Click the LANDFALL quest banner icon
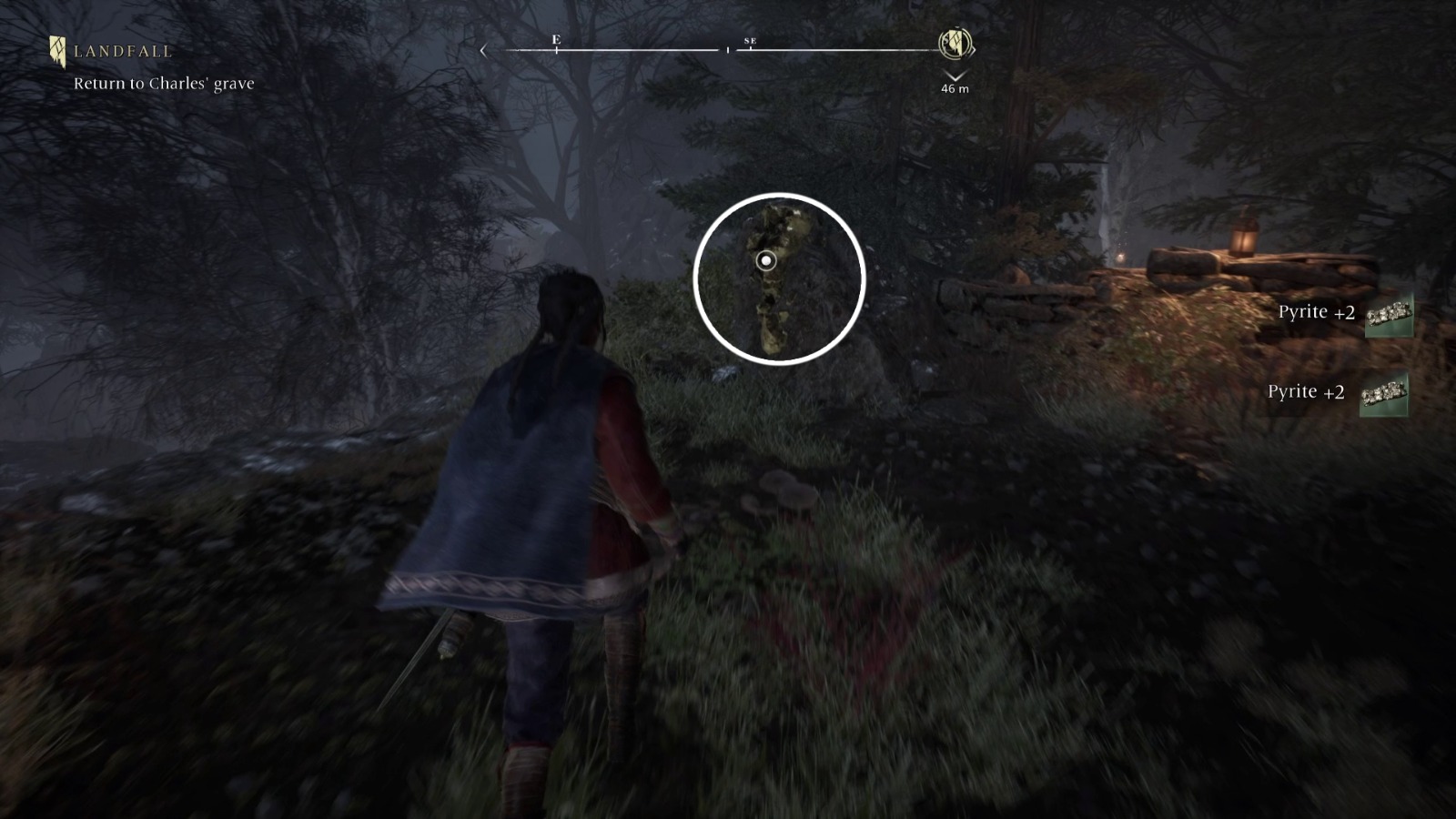This screenshot has width=1456, height=819. click(57, 49)
